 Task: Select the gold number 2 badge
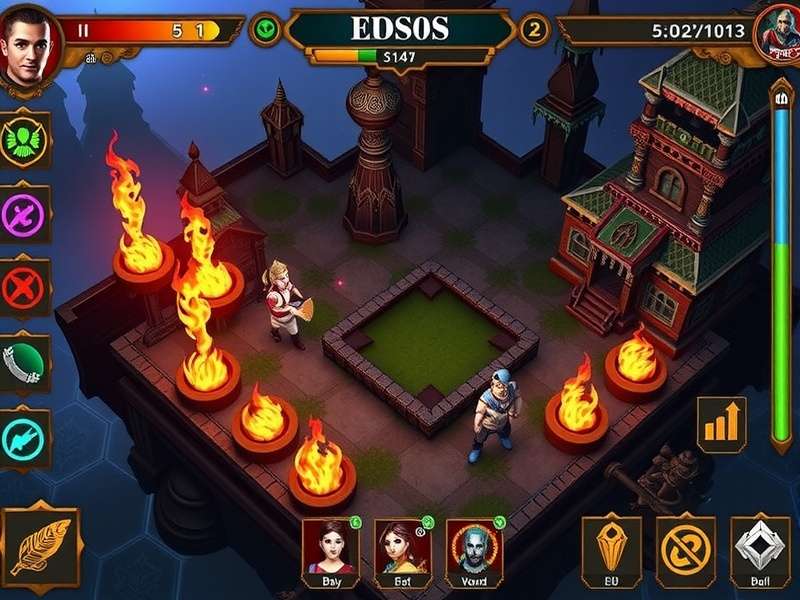533,30
